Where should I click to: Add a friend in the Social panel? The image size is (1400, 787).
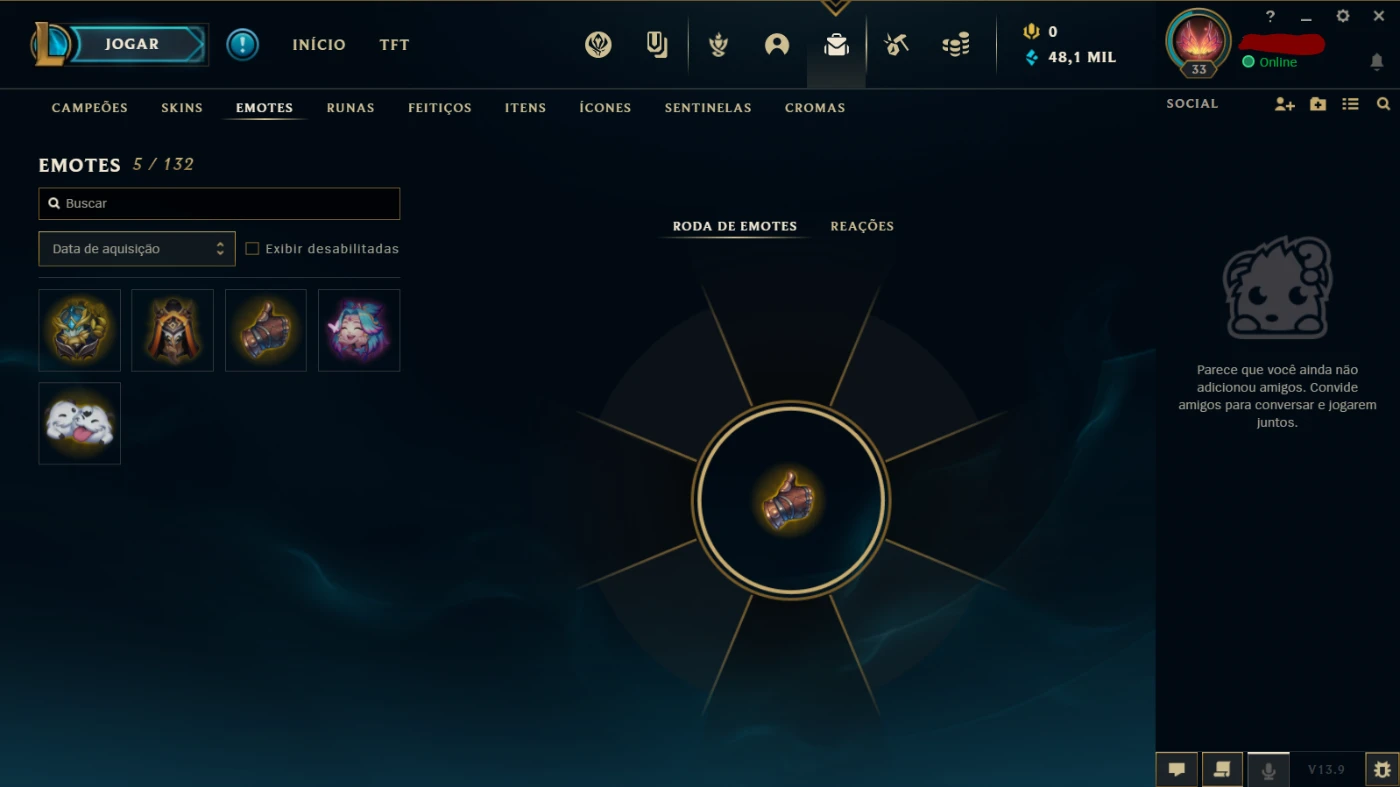click(x=1284, y=104)
